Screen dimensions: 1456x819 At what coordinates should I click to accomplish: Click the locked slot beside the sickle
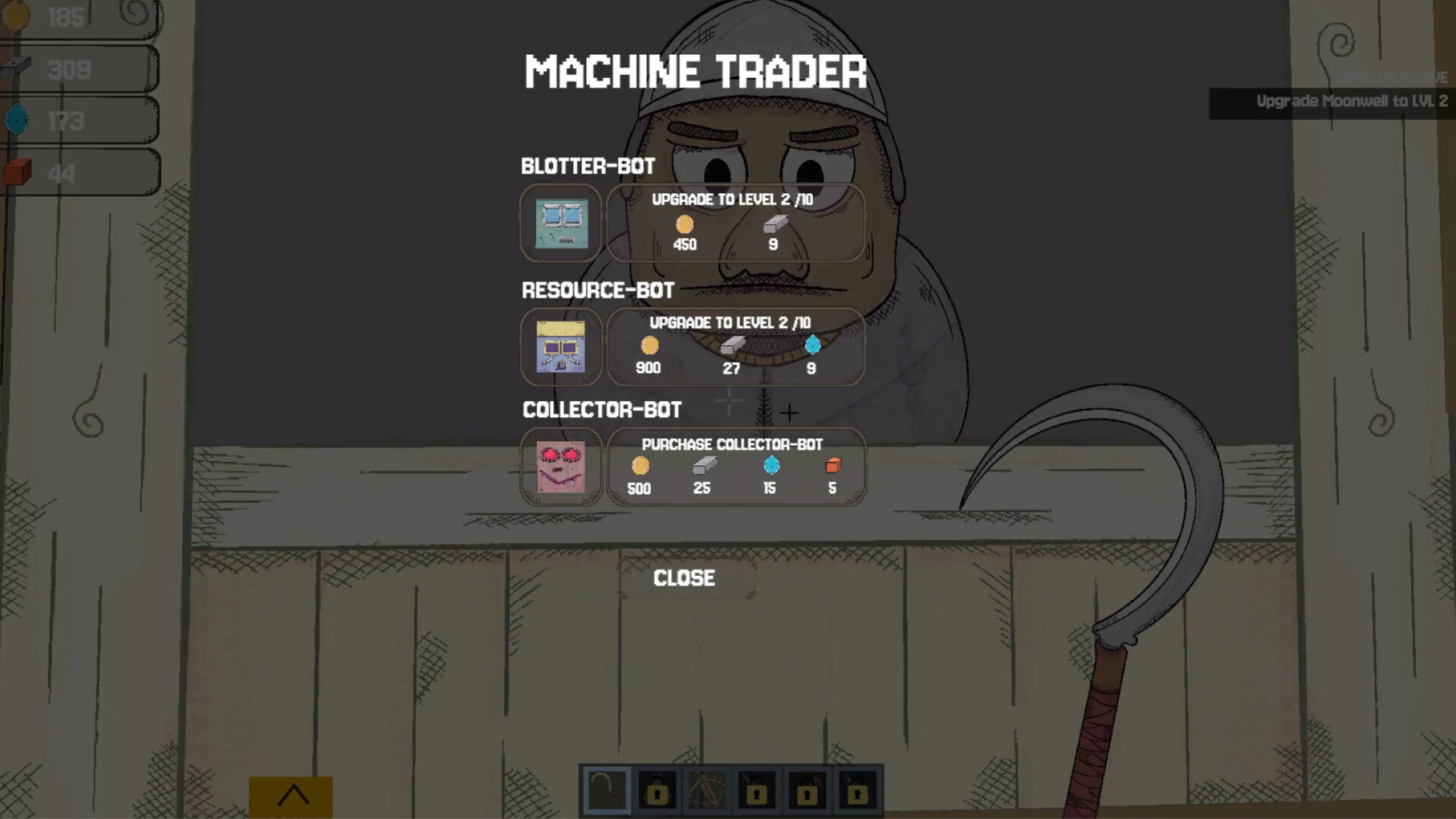point(656,790)
